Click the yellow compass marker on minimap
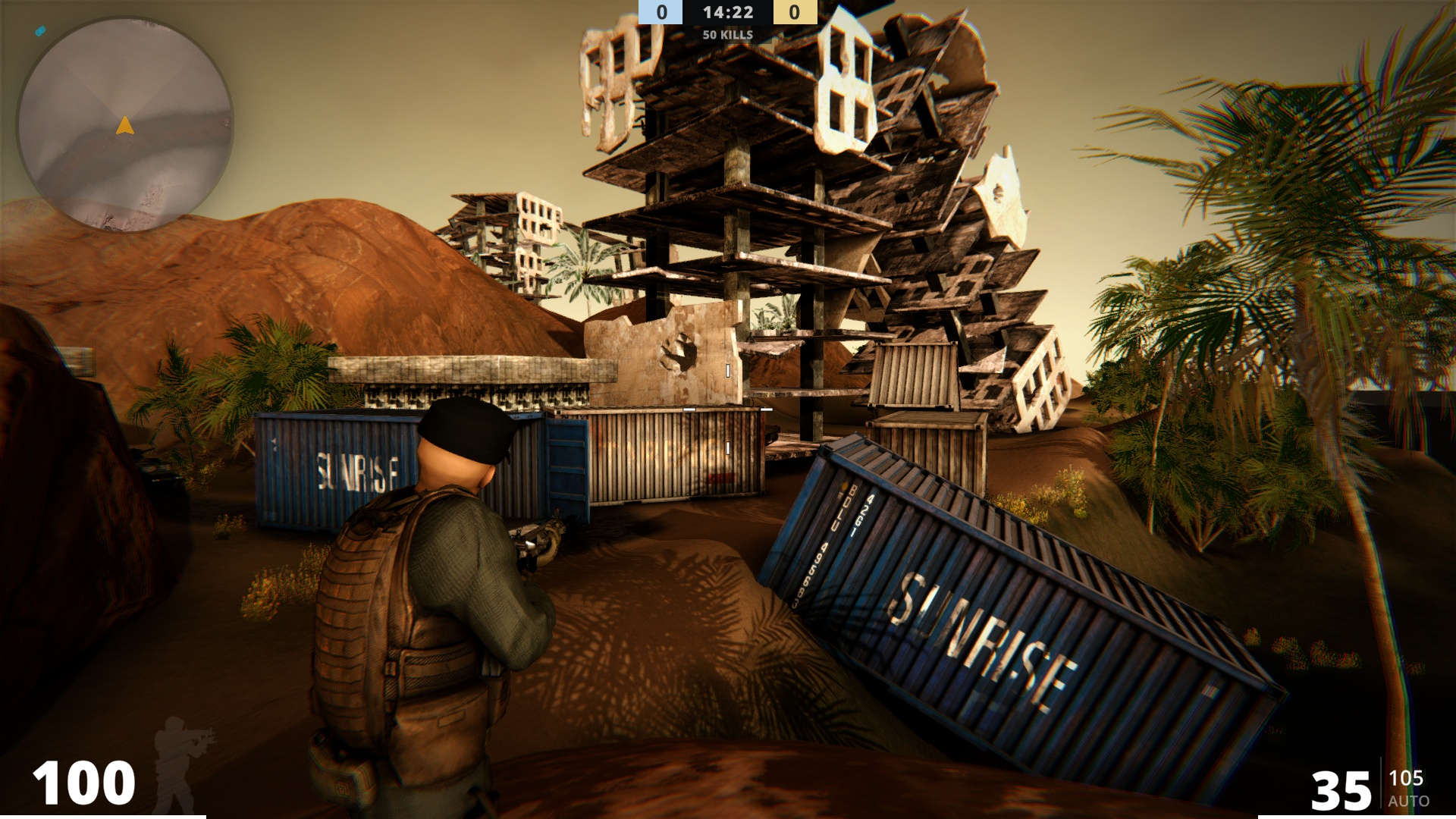 pos(124,125)
